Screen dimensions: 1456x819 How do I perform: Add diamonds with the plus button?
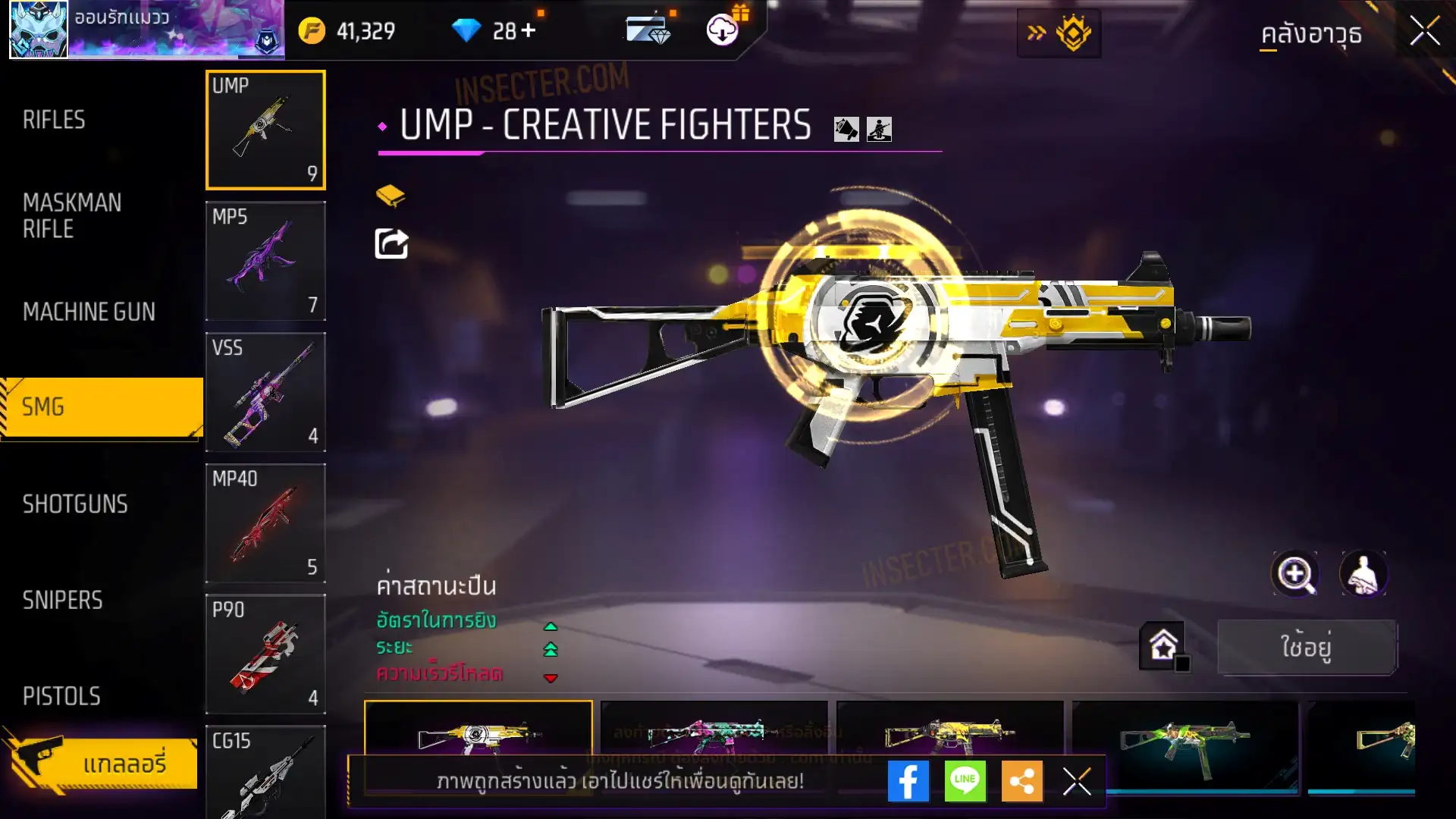click(x=528, y=31)
